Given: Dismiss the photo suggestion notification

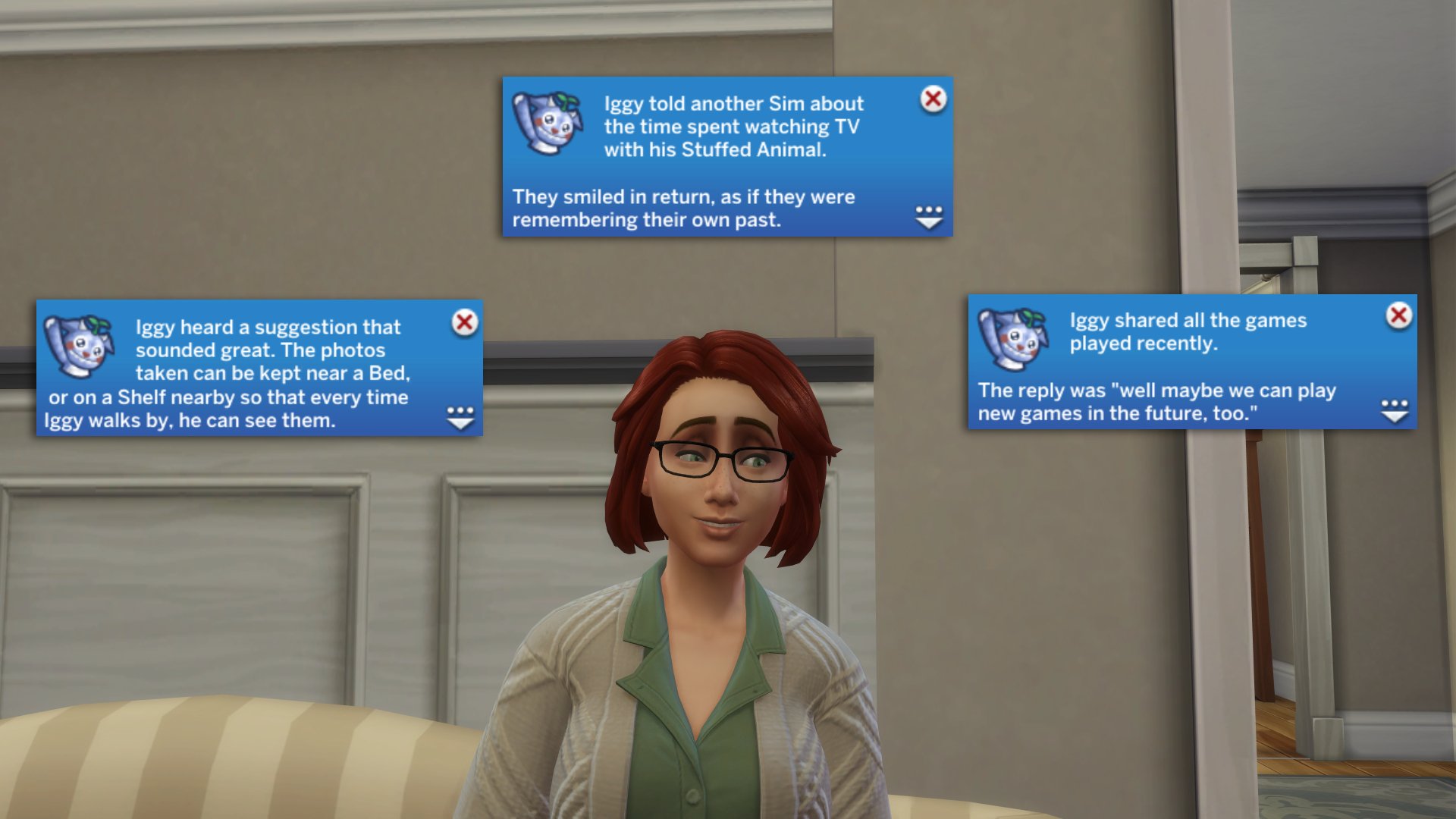Looking at the screenshot, I should point(464,322).
